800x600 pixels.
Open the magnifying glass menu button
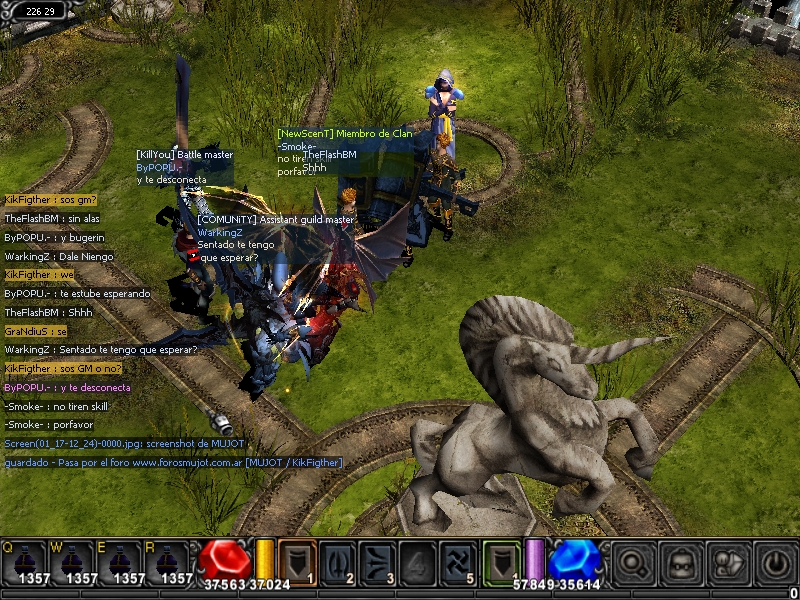point(632,564)
